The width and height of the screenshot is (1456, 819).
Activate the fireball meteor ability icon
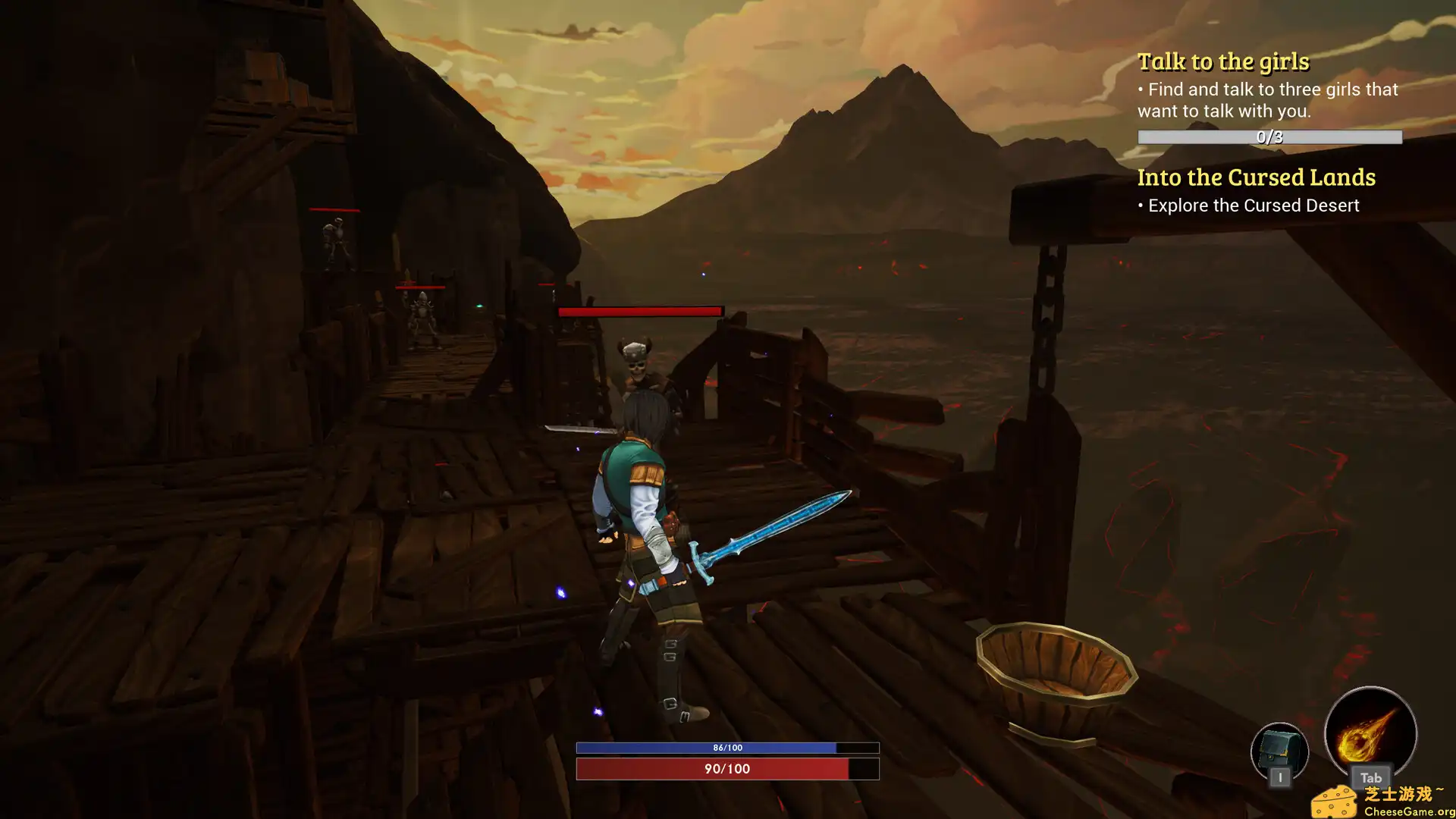[1370, 734]
